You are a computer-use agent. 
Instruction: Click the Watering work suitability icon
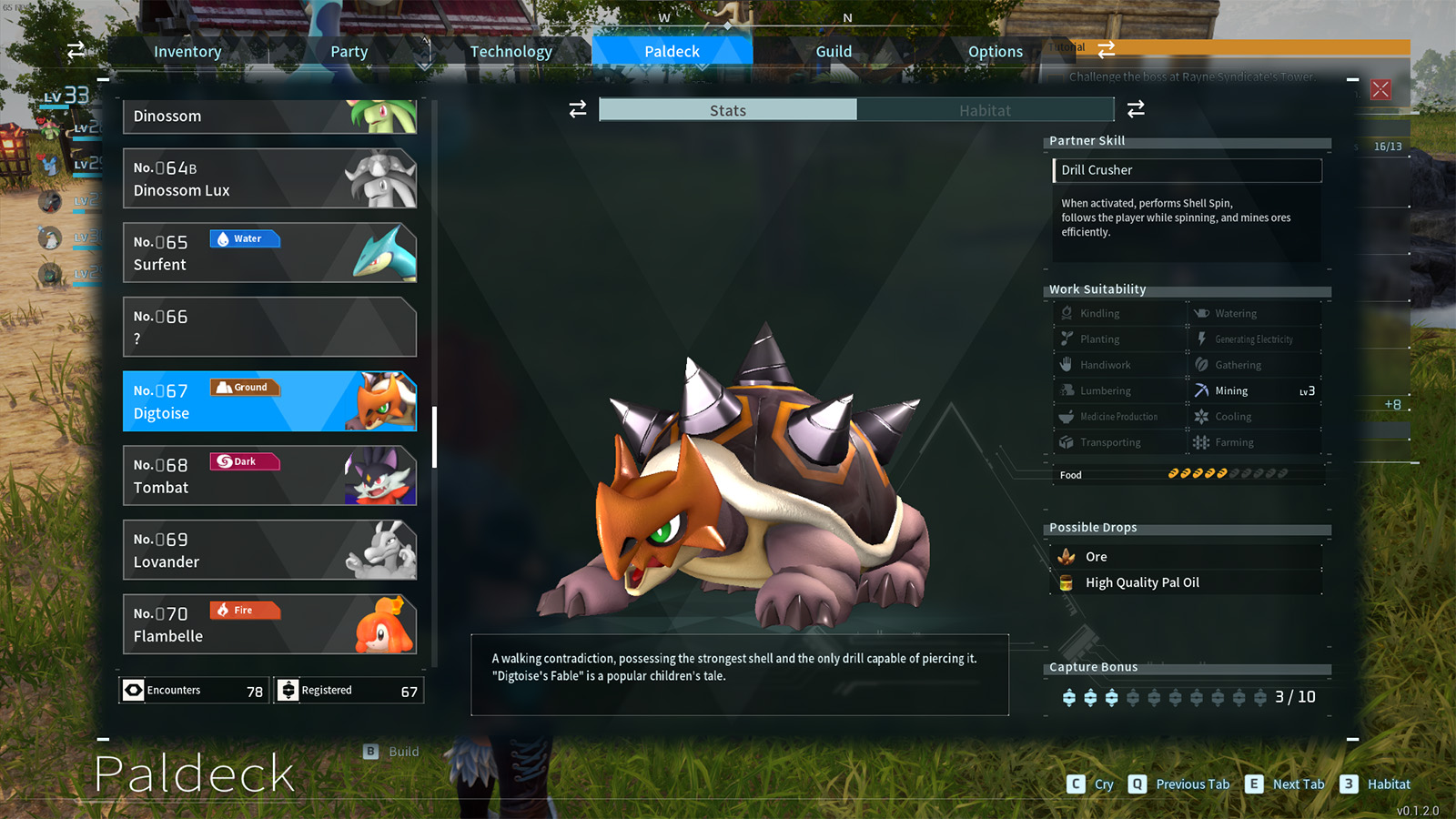pos(1203,312)
